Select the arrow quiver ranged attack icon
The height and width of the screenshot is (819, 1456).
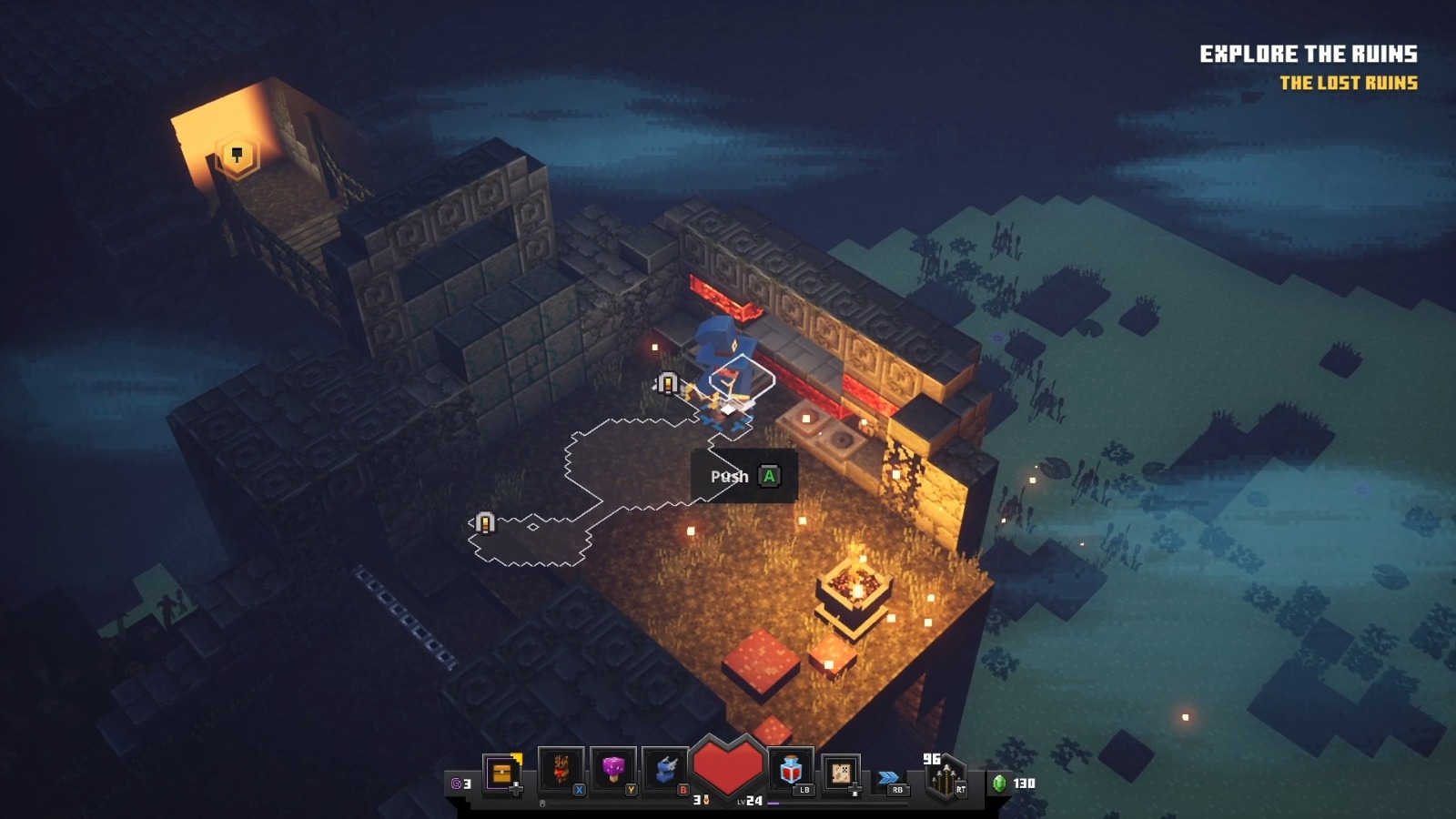944,779
